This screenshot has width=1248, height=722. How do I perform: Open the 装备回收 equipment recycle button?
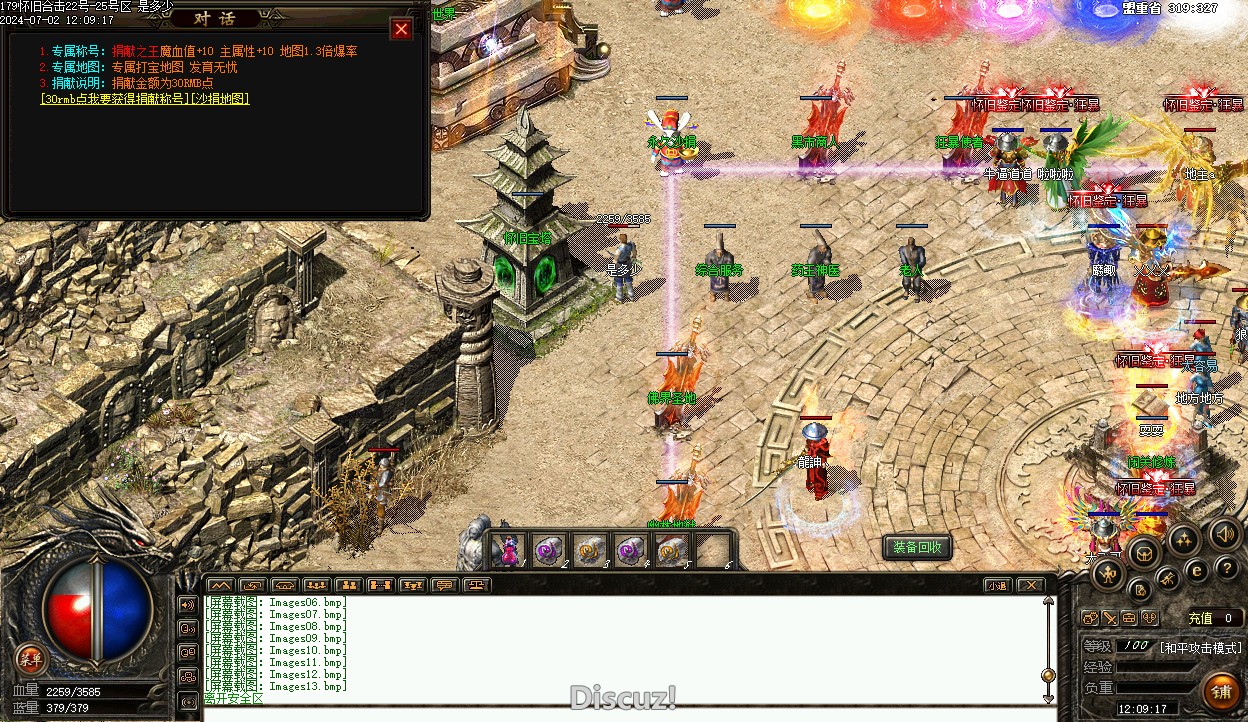[x=917, y=548]
